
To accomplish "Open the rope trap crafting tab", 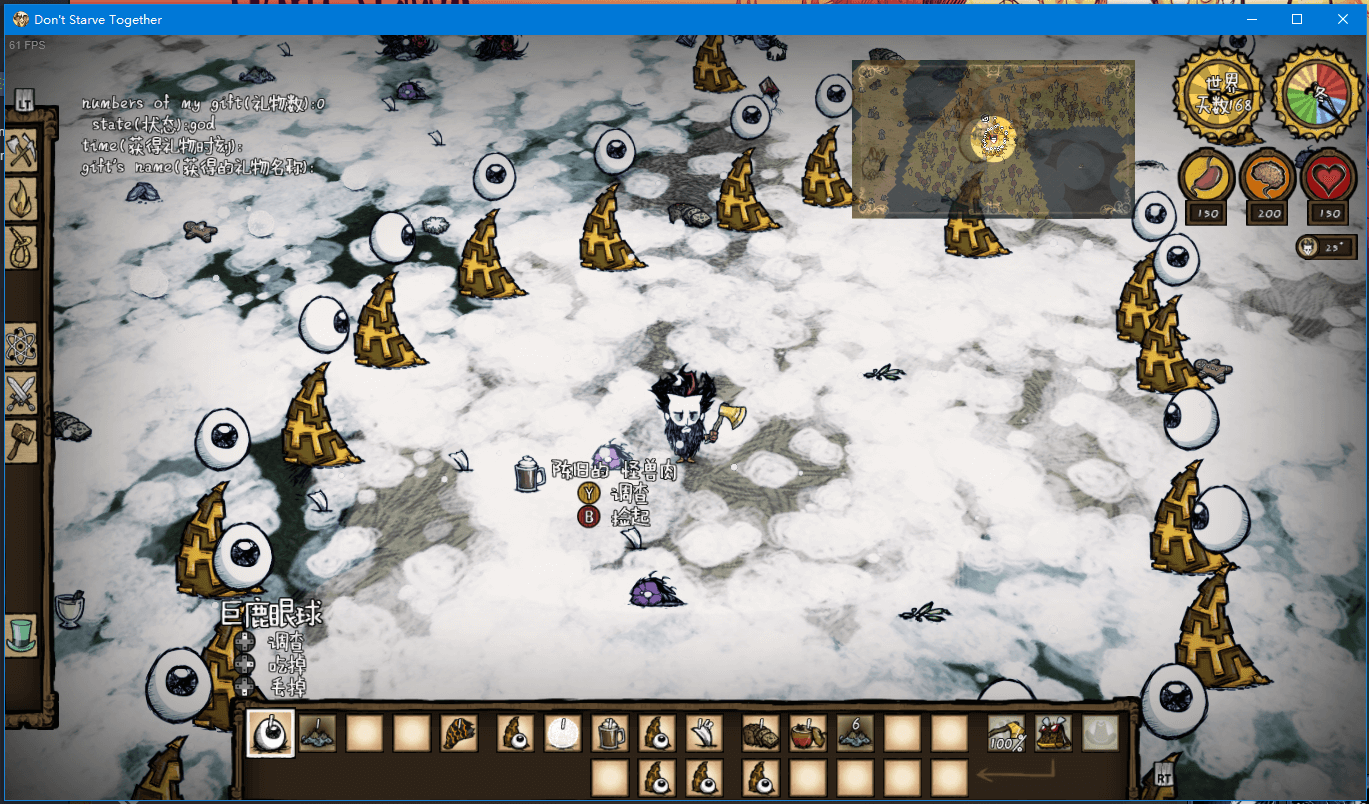I will [x=21, y=245].
